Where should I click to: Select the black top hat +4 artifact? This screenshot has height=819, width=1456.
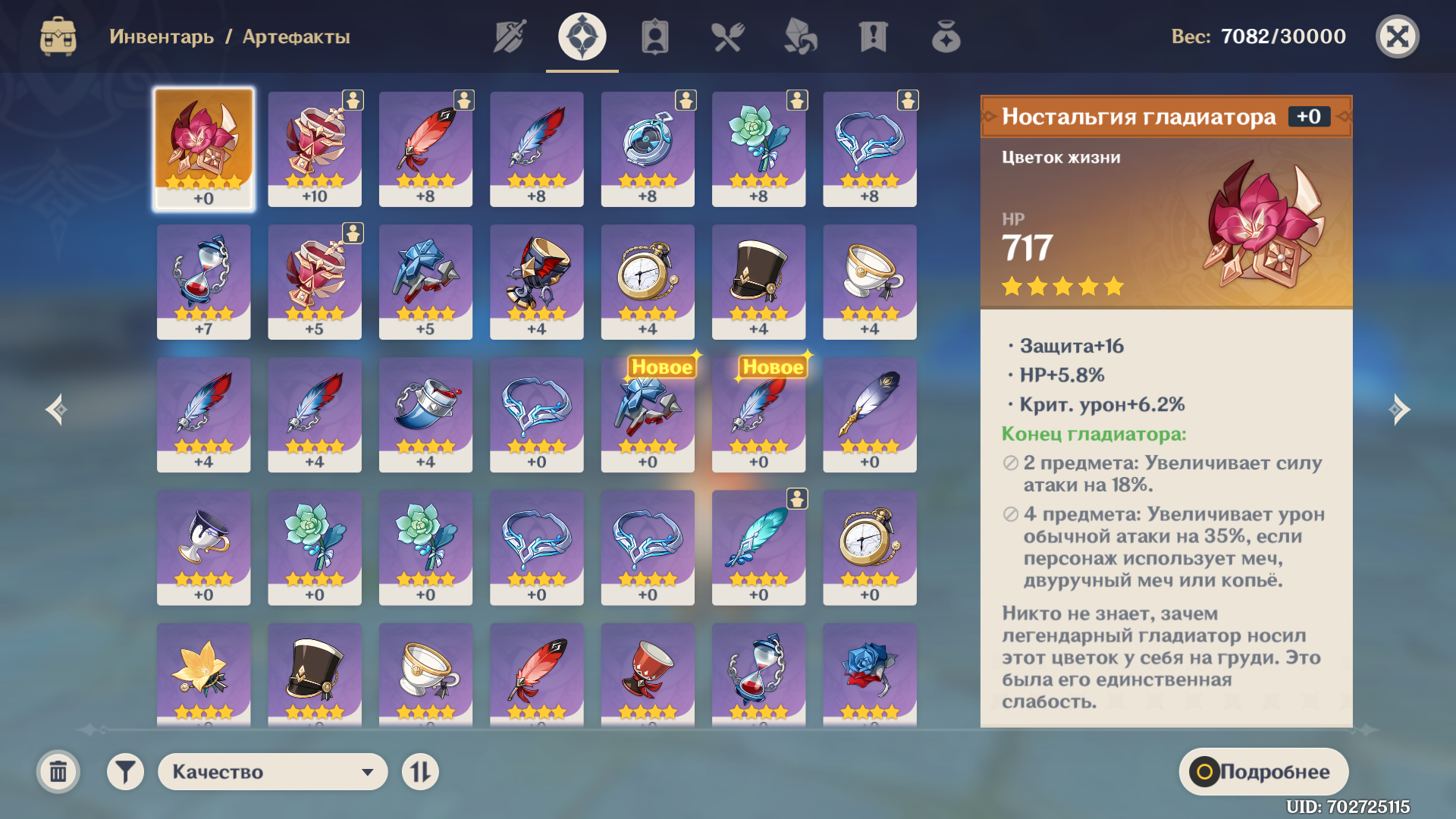point(758,281)
